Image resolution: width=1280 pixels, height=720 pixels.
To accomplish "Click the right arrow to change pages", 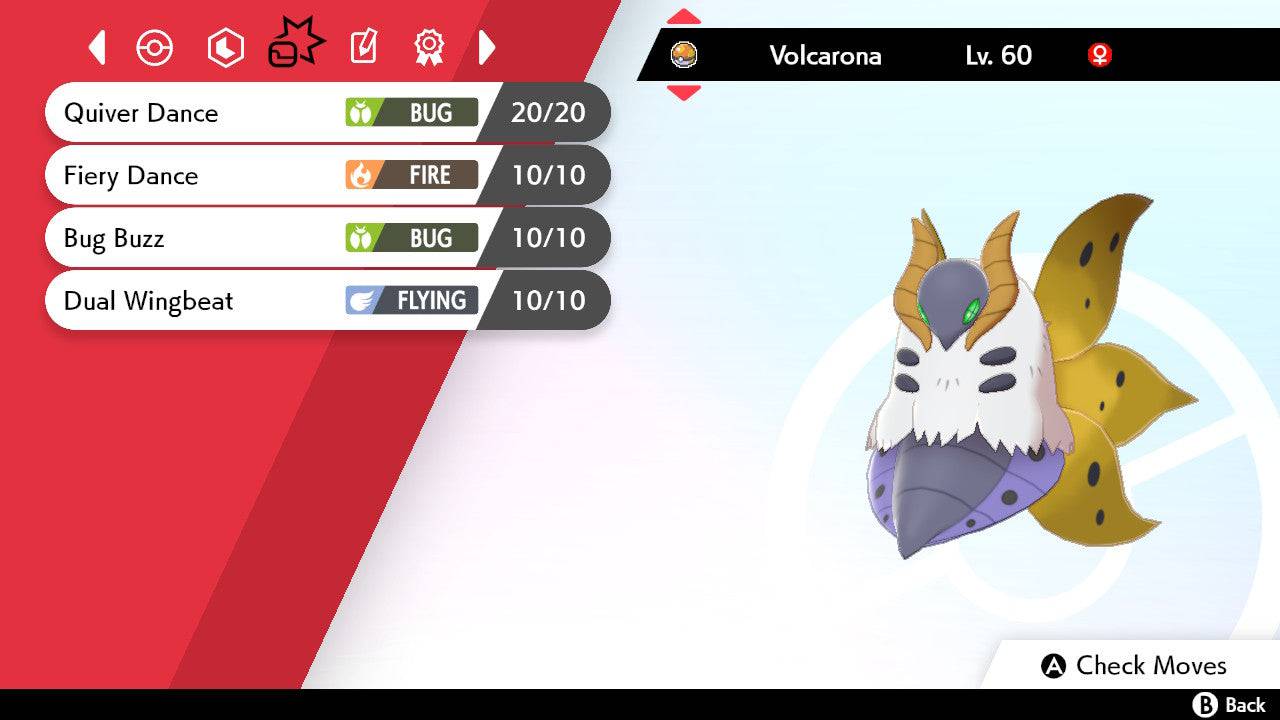I will (487, 47).
